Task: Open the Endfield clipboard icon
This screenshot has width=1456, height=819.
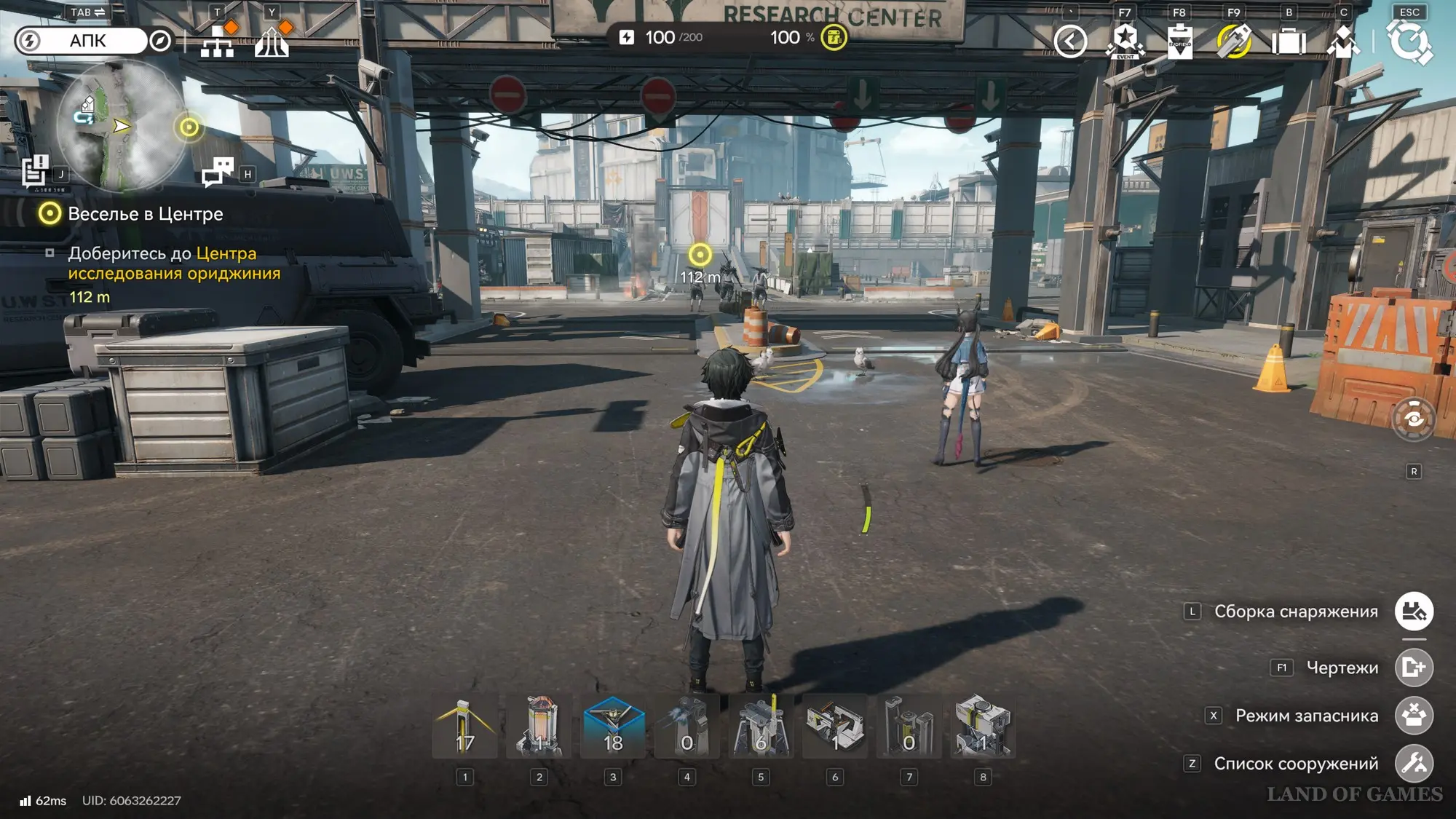Action: pyautogui.click(x=1179, y=41)
